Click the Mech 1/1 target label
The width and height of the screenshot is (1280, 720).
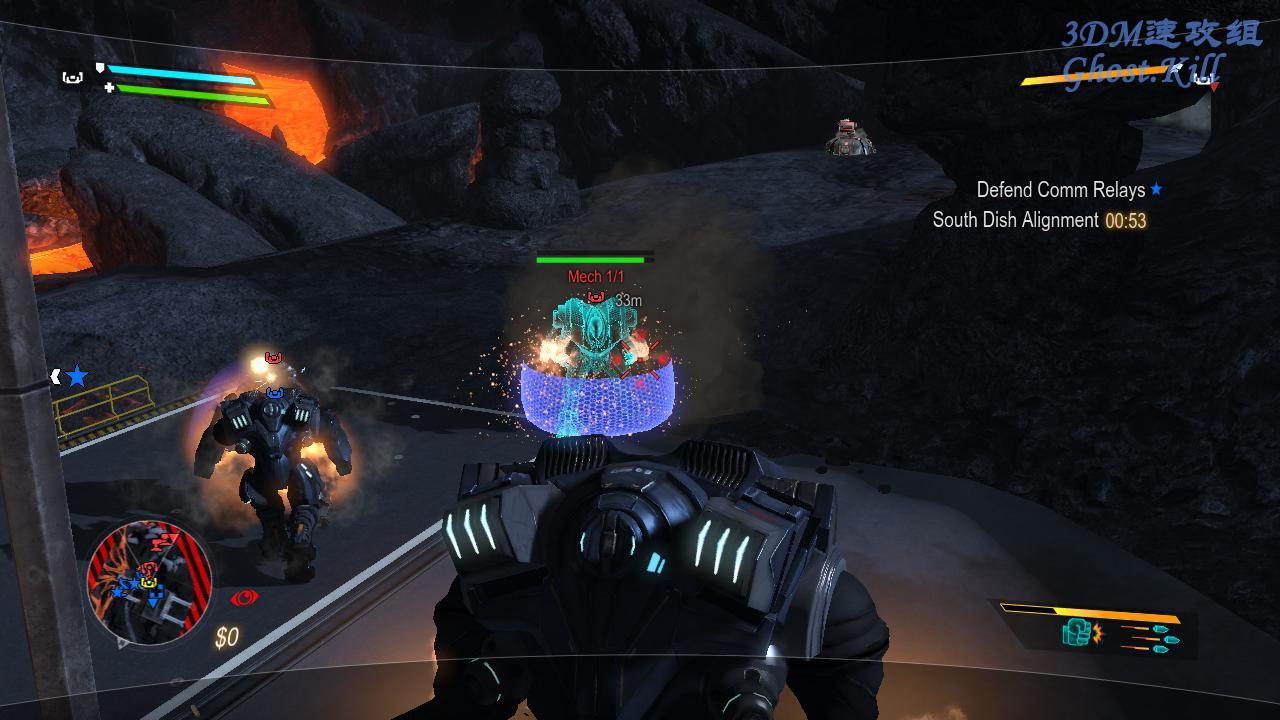pyautogui.click(x=595, y=276)
